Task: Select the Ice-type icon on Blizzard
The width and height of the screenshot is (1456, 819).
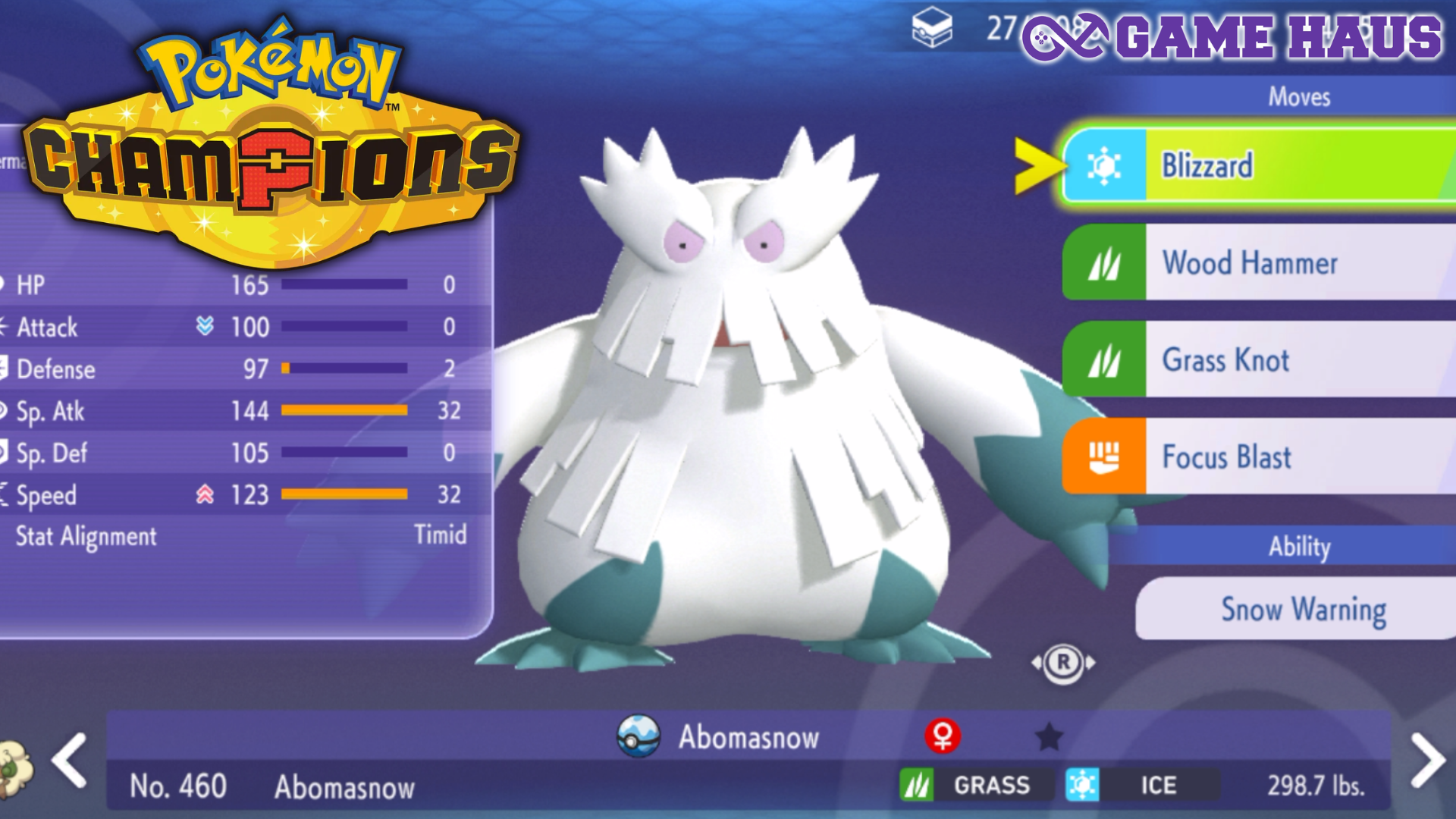Action: pyautogui.click(x=1106, y=165)
